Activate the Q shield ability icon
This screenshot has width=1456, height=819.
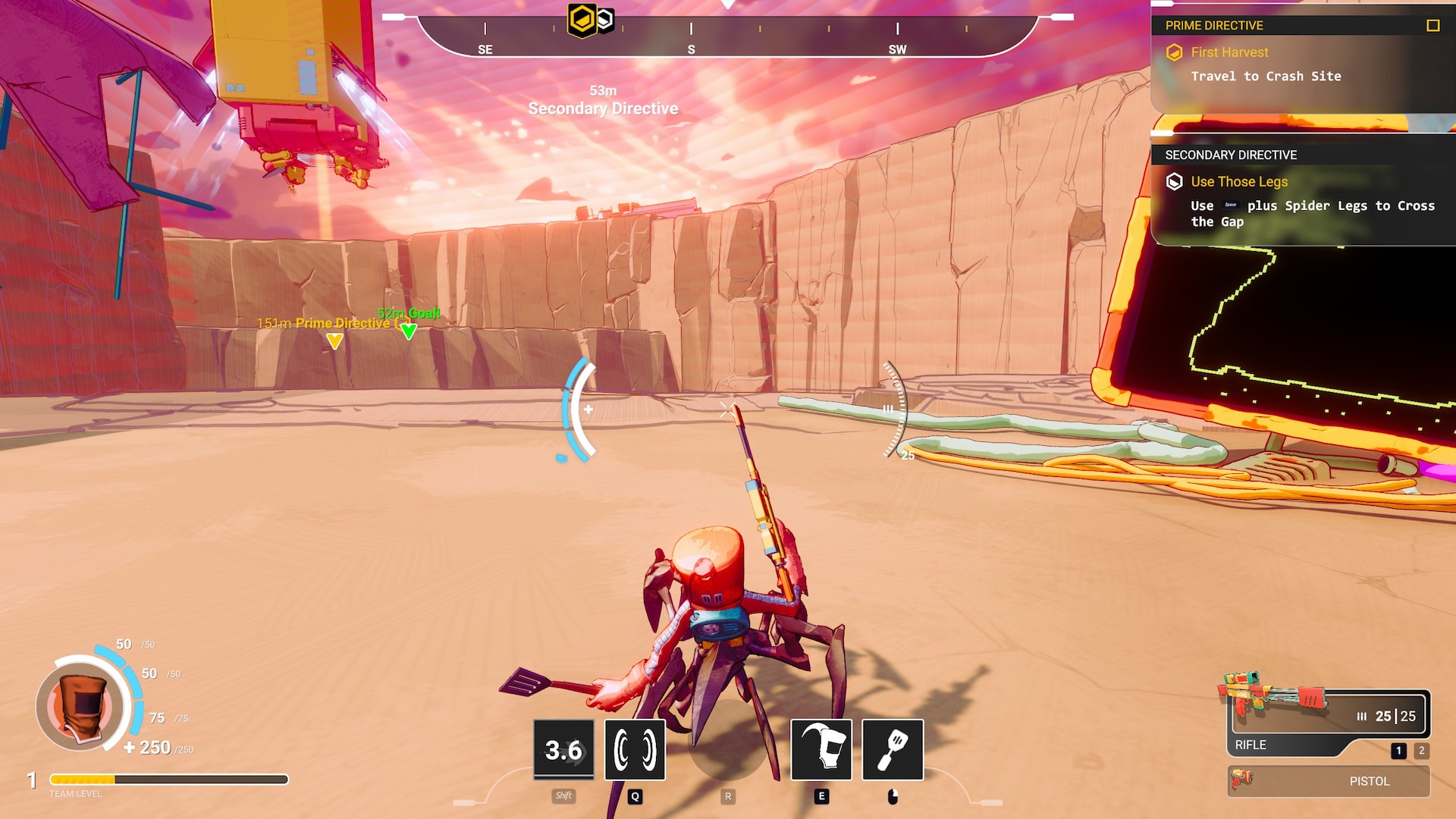point(635,749)
